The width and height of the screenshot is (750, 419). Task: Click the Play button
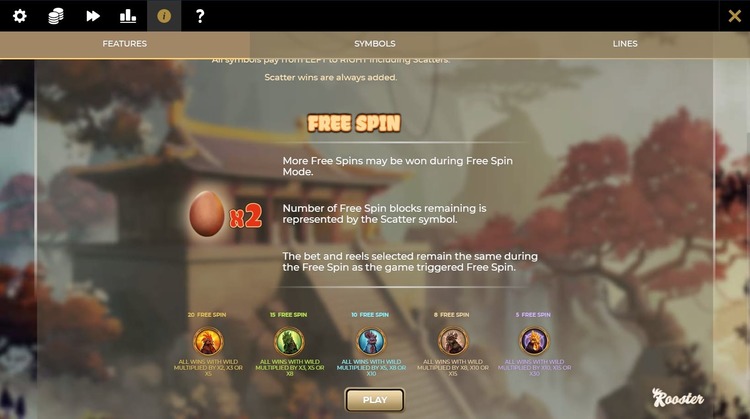click(x=375, y=400)
